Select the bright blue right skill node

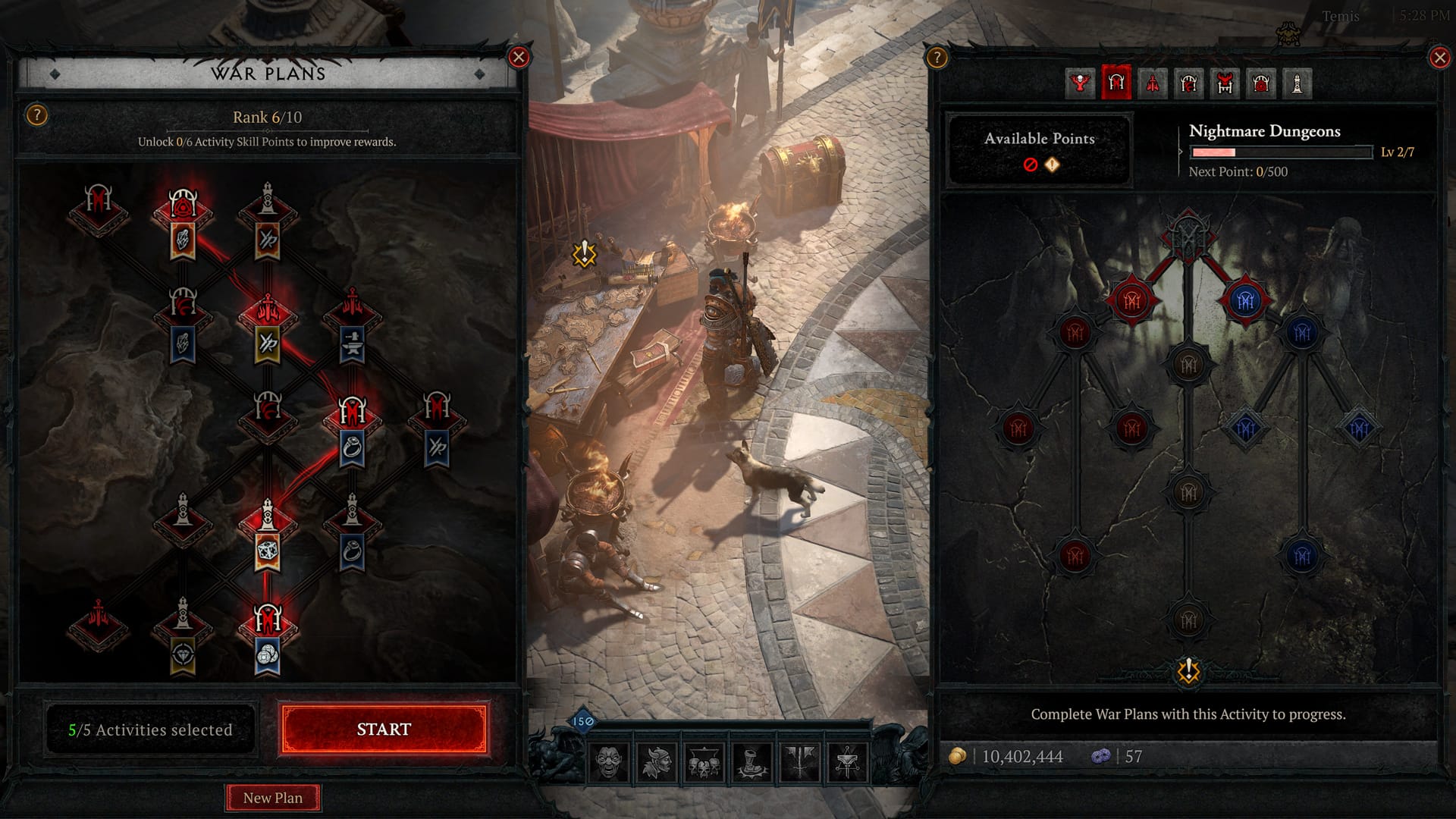(x=1245, y=301)
